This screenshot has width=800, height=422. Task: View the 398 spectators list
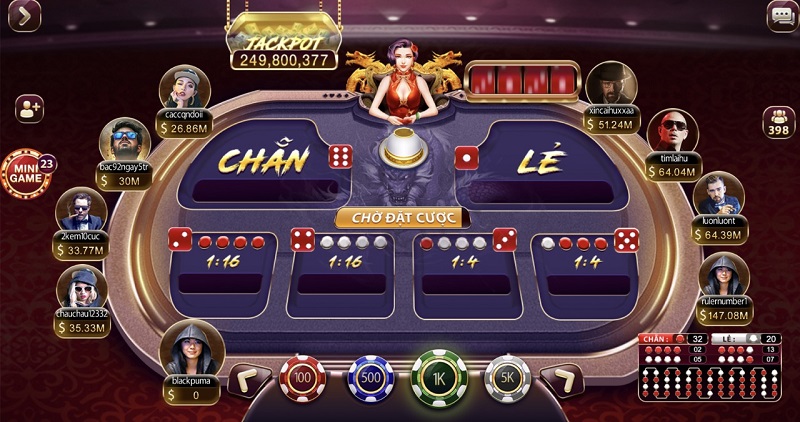tap(778, 122)
